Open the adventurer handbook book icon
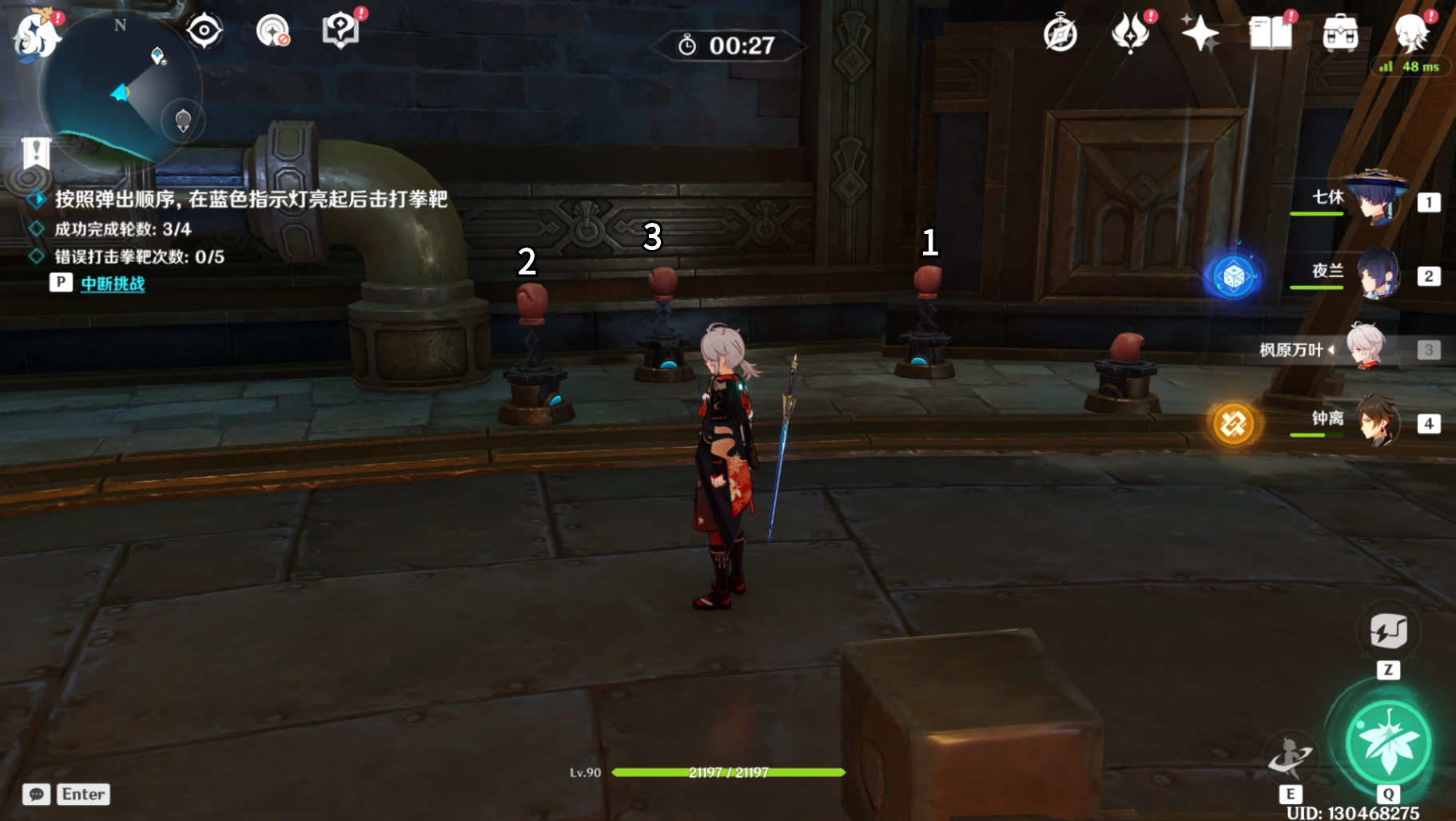This screenshot has width=1456, height=821. [1270, 34]
